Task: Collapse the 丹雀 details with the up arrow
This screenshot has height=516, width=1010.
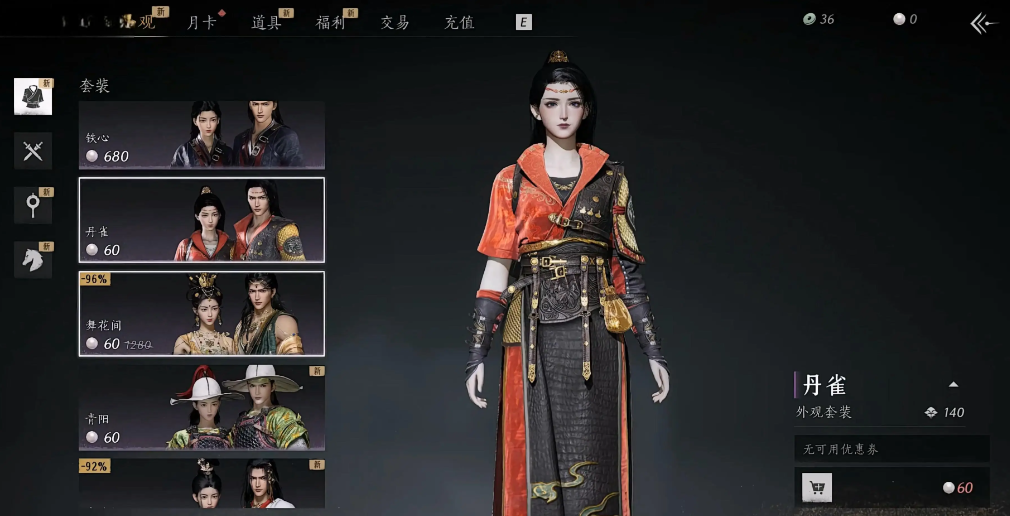Action: [953, 384]
